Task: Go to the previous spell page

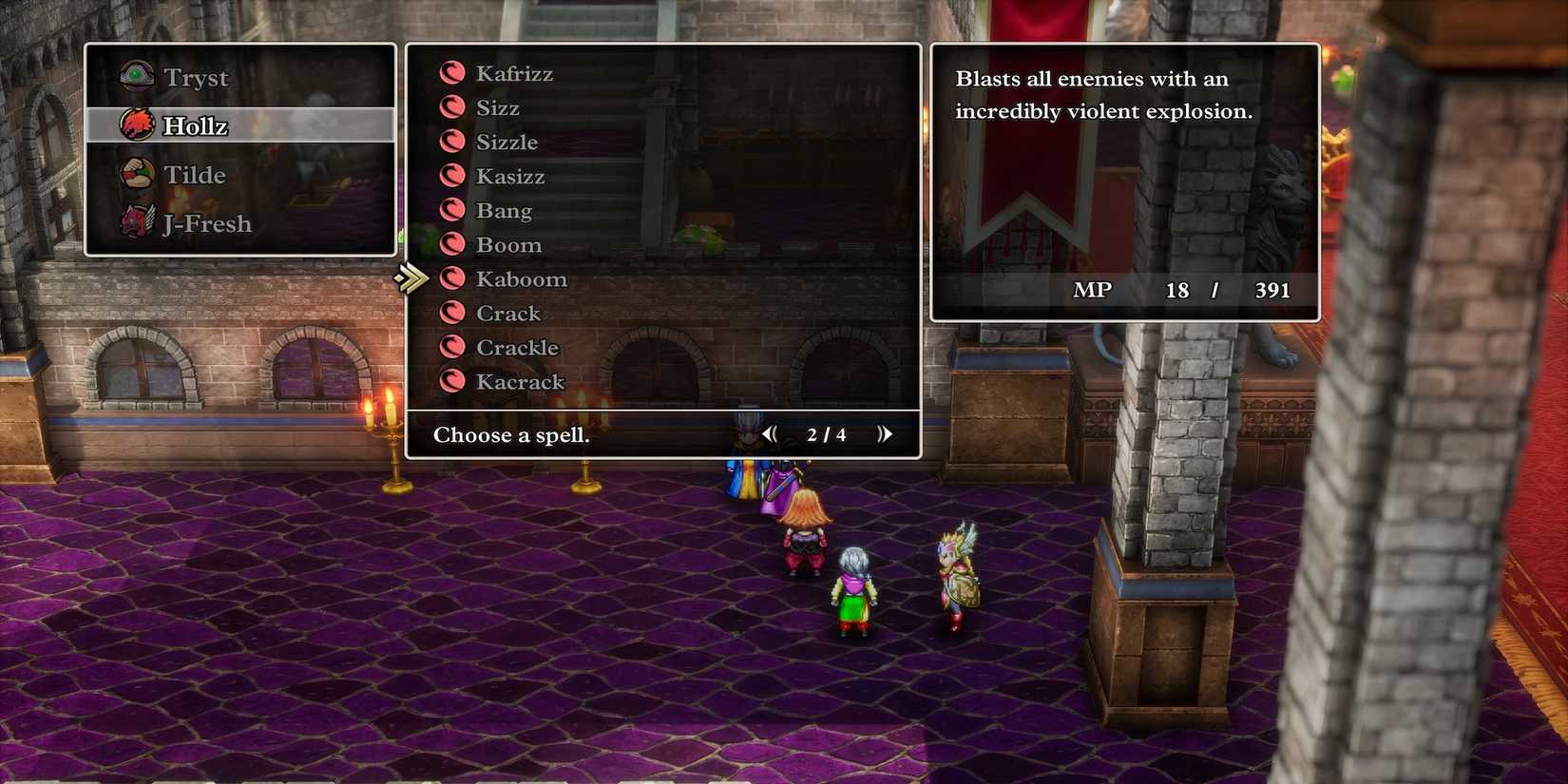Action: (770, 433)
